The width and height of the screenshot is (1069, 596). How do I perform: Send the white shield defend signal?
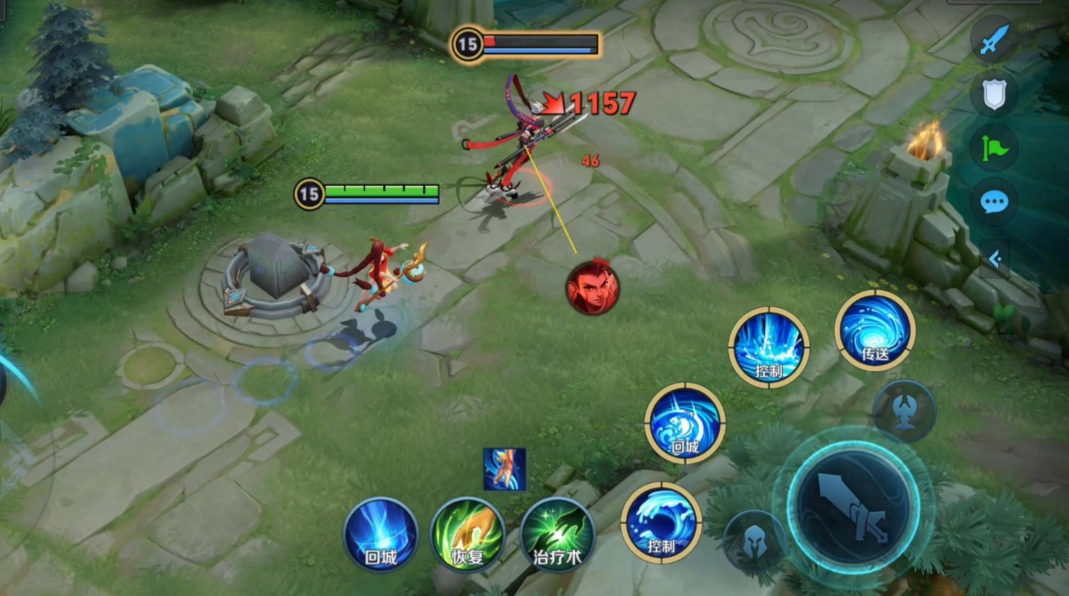tap(994, 94)
